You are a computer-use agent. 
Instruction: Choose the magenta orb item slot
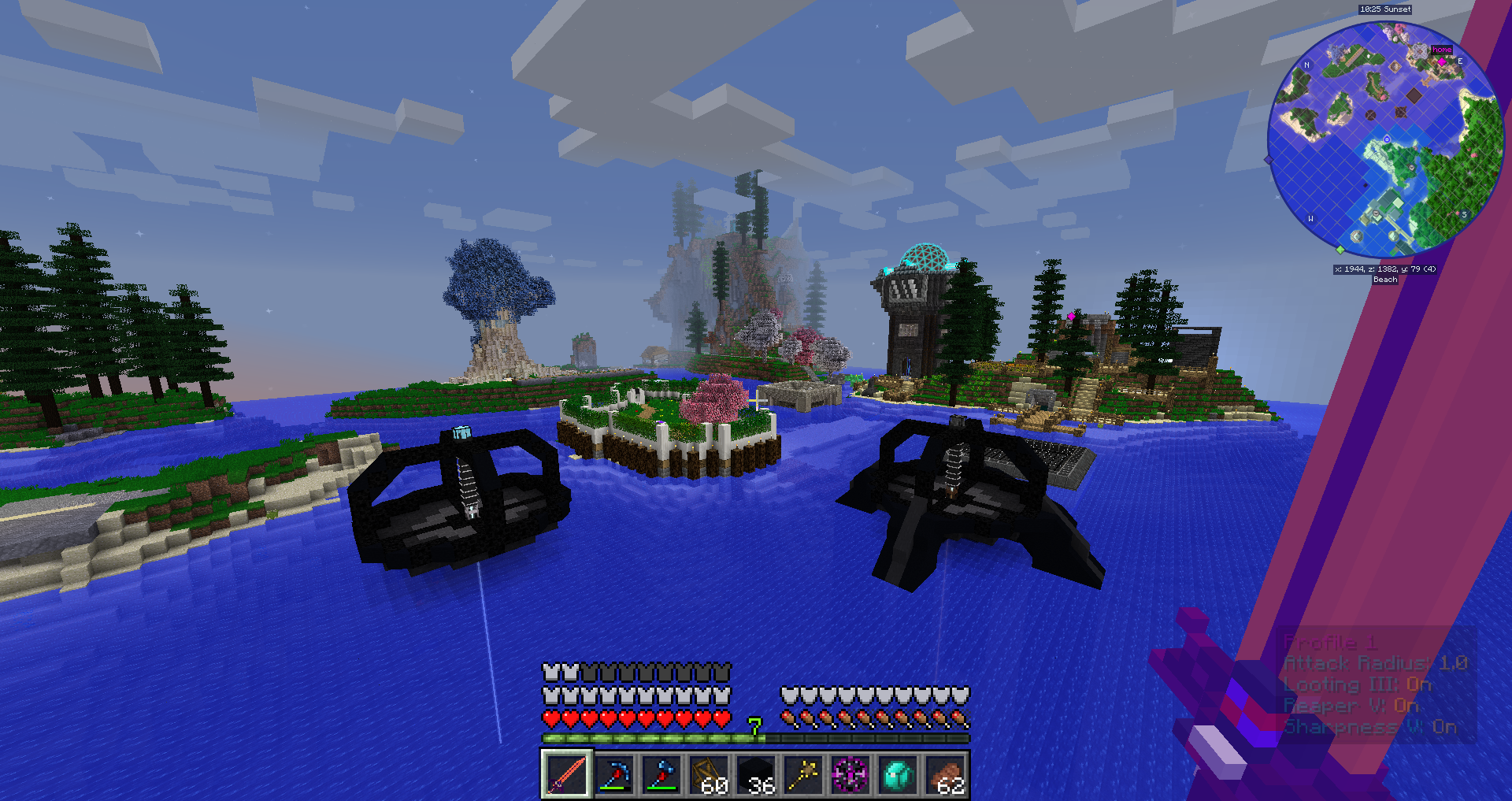coord(850,774)
